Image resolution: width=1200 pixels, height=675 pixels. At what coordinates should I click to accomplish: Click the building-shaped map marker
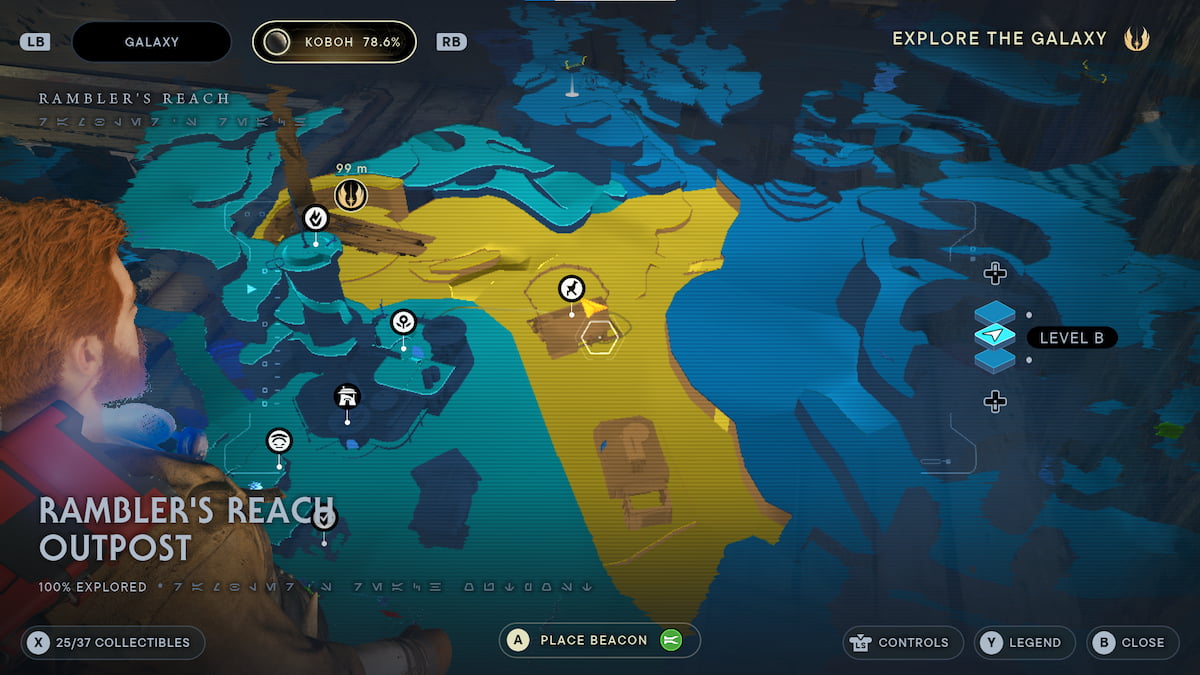tap(347, 397)
